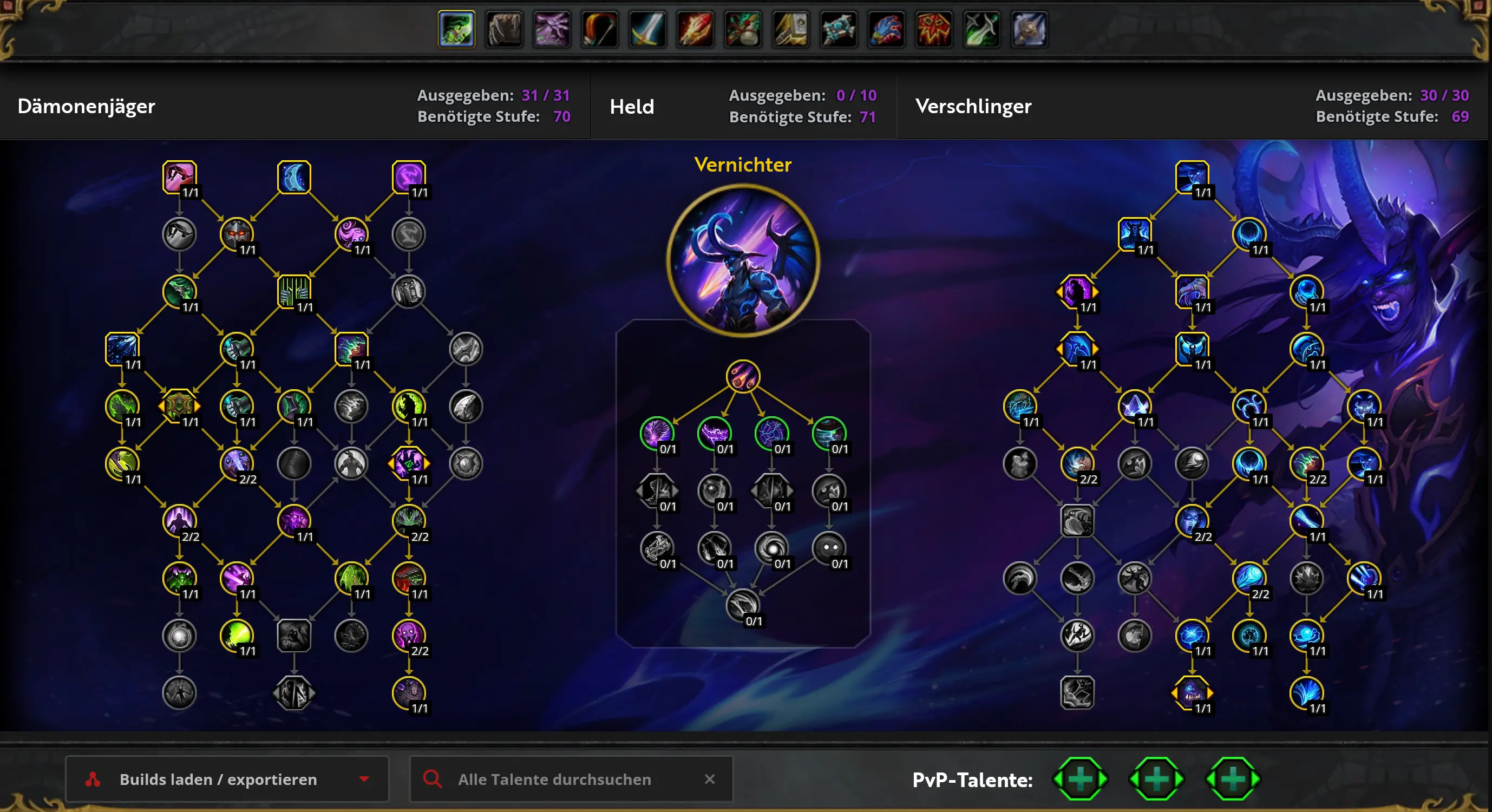Click the Held section header
The image size is (1492, 812).
click(x=631, y=107)
